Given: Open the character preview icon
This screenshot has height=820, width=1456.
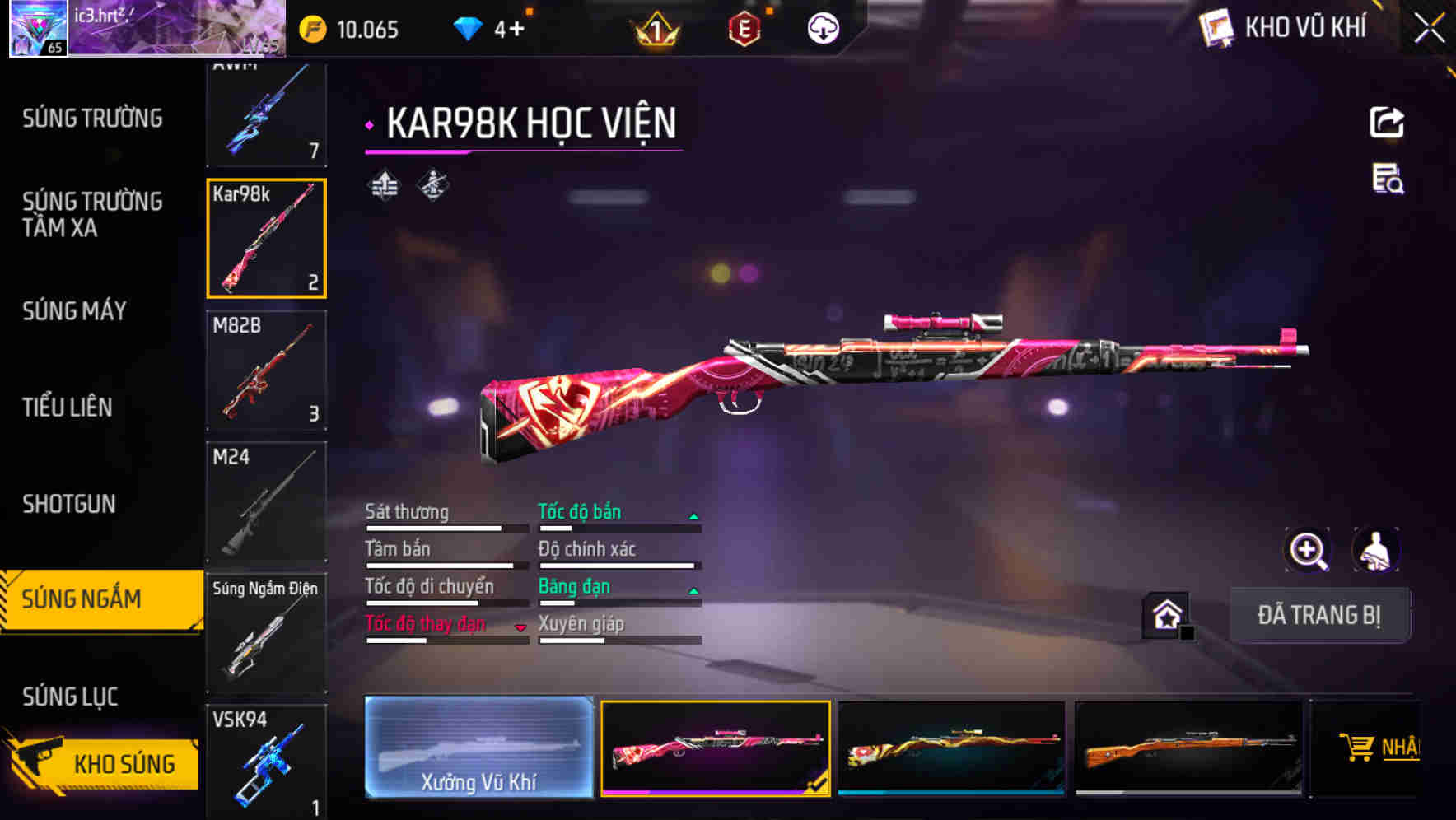Looking at the screenshot, I should tap(1374, 552).
